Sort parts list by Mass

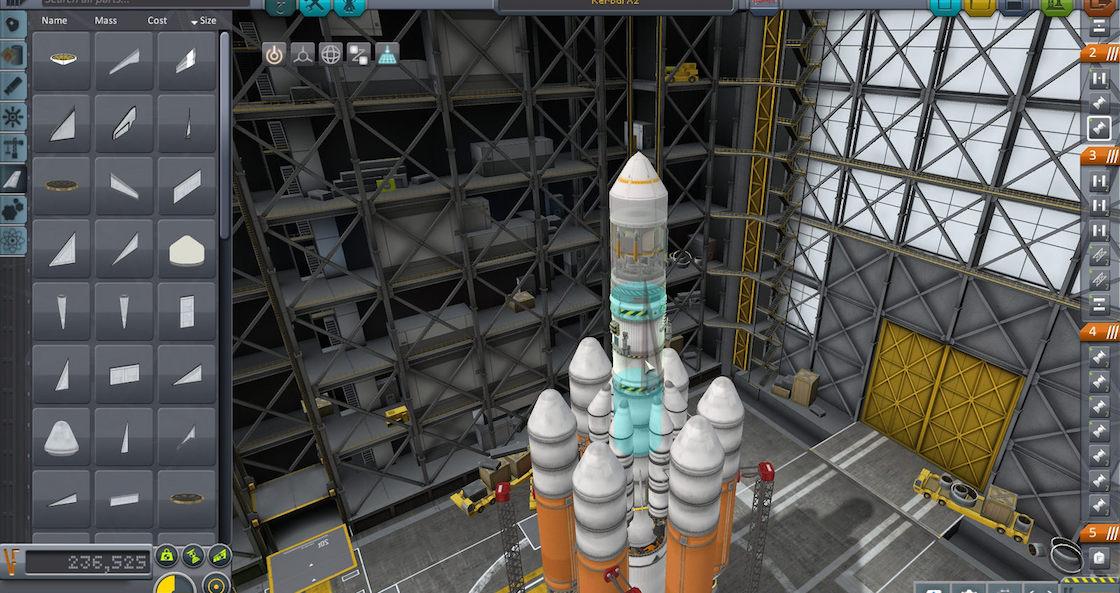coord(105,20)
